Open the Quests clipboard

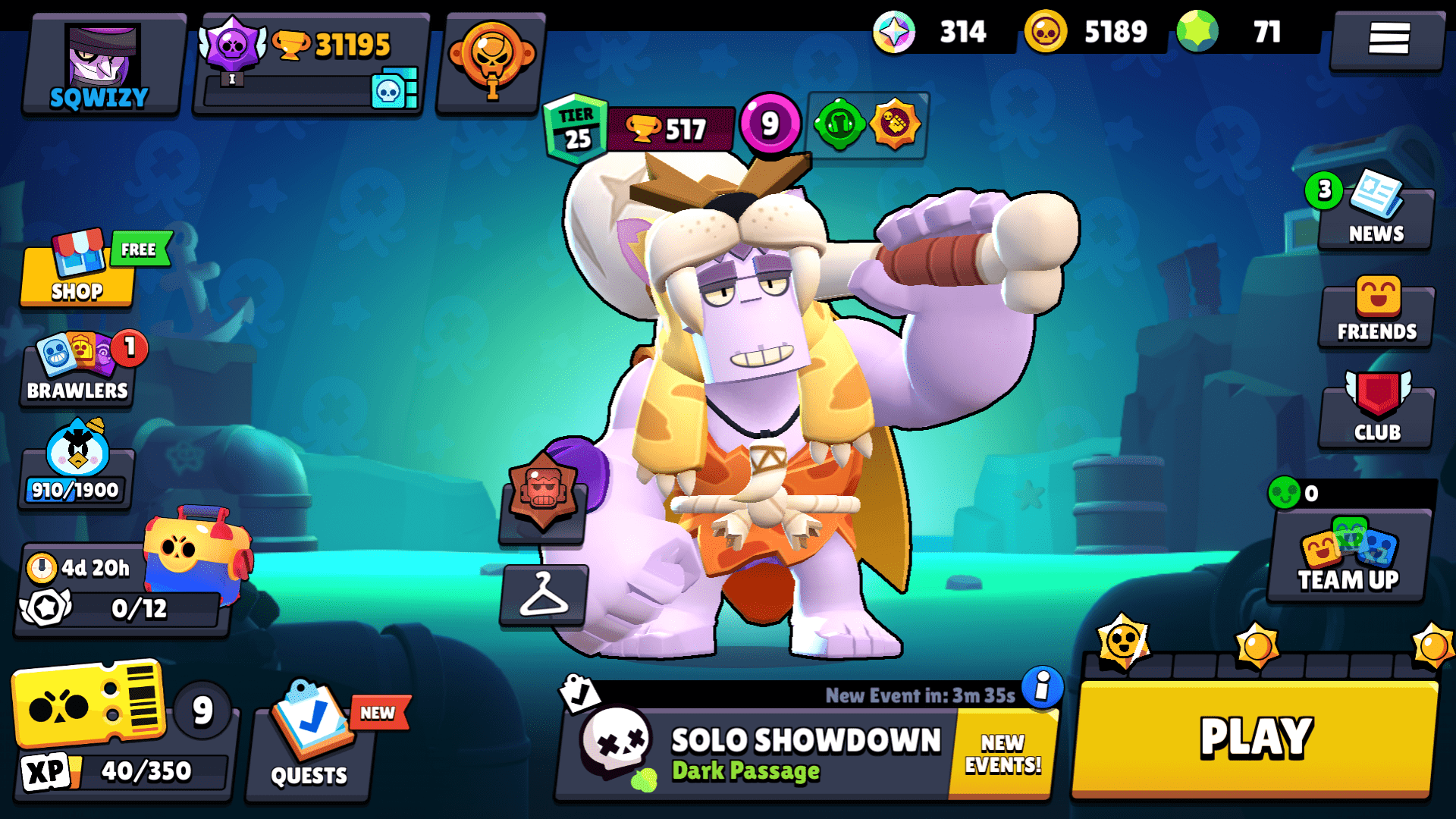coord(309,747)
